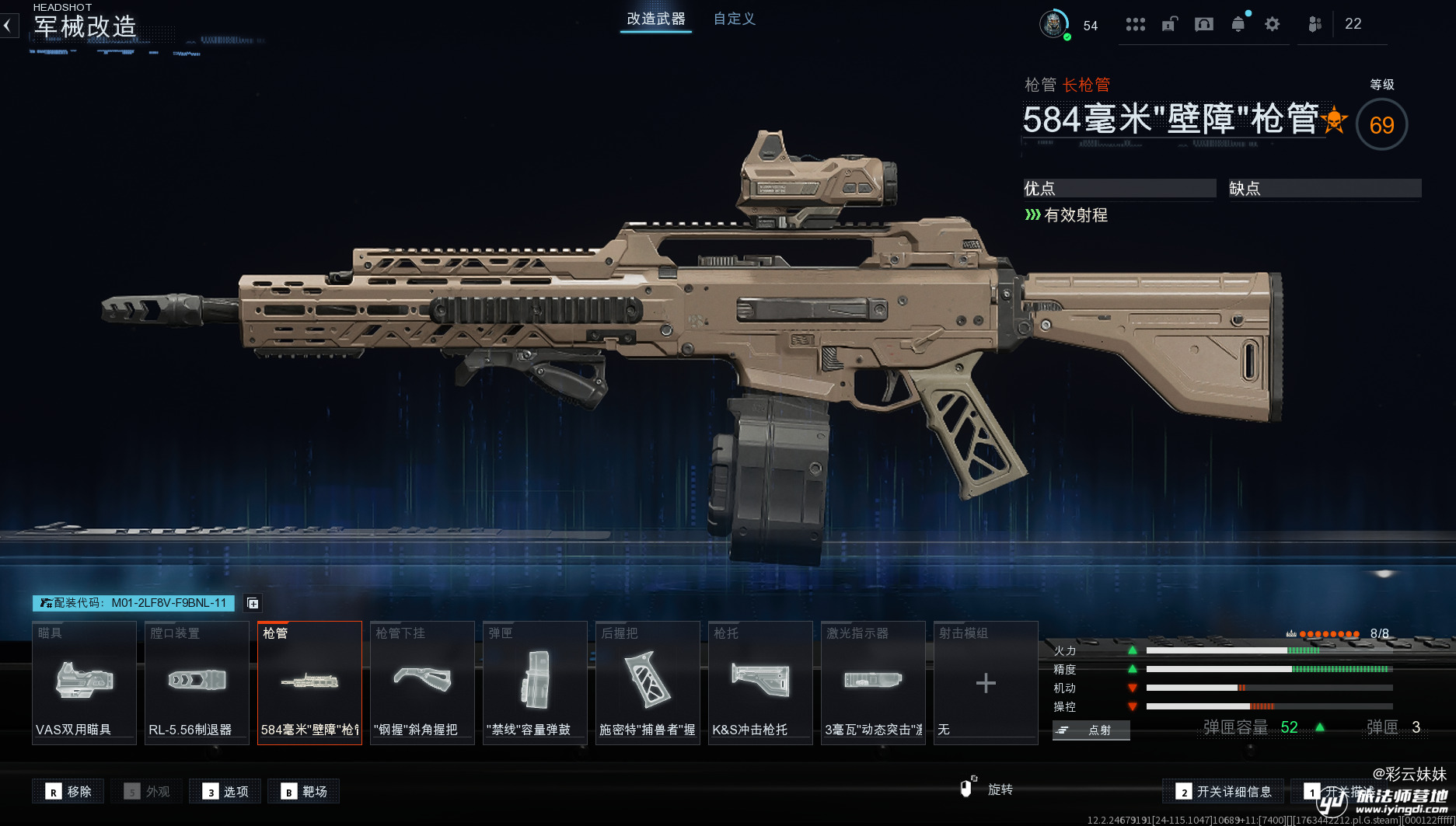
Task: Click the 移除 remove button
Action: click(68, 791)
